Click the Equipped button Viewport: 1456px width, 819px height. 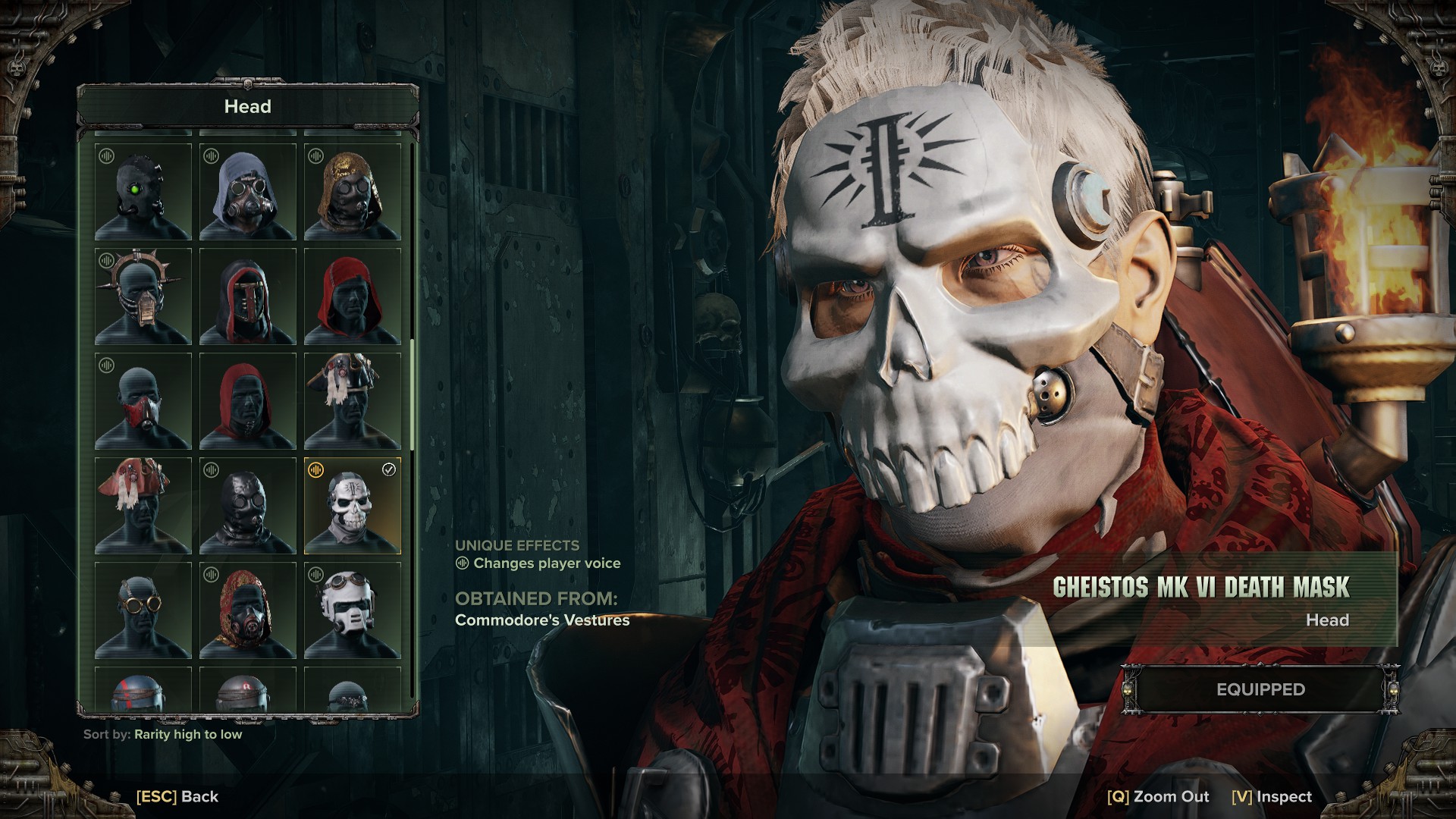pos(1260,689)
